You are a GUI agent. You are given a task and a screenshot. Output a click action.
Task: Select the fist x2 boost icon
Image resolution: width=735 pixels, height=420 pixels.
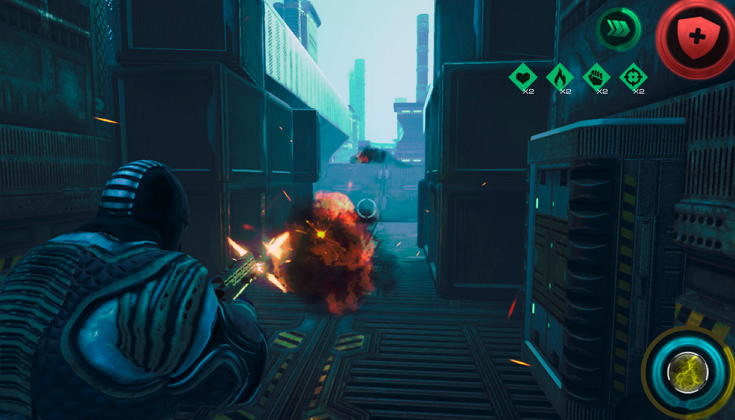597,75
